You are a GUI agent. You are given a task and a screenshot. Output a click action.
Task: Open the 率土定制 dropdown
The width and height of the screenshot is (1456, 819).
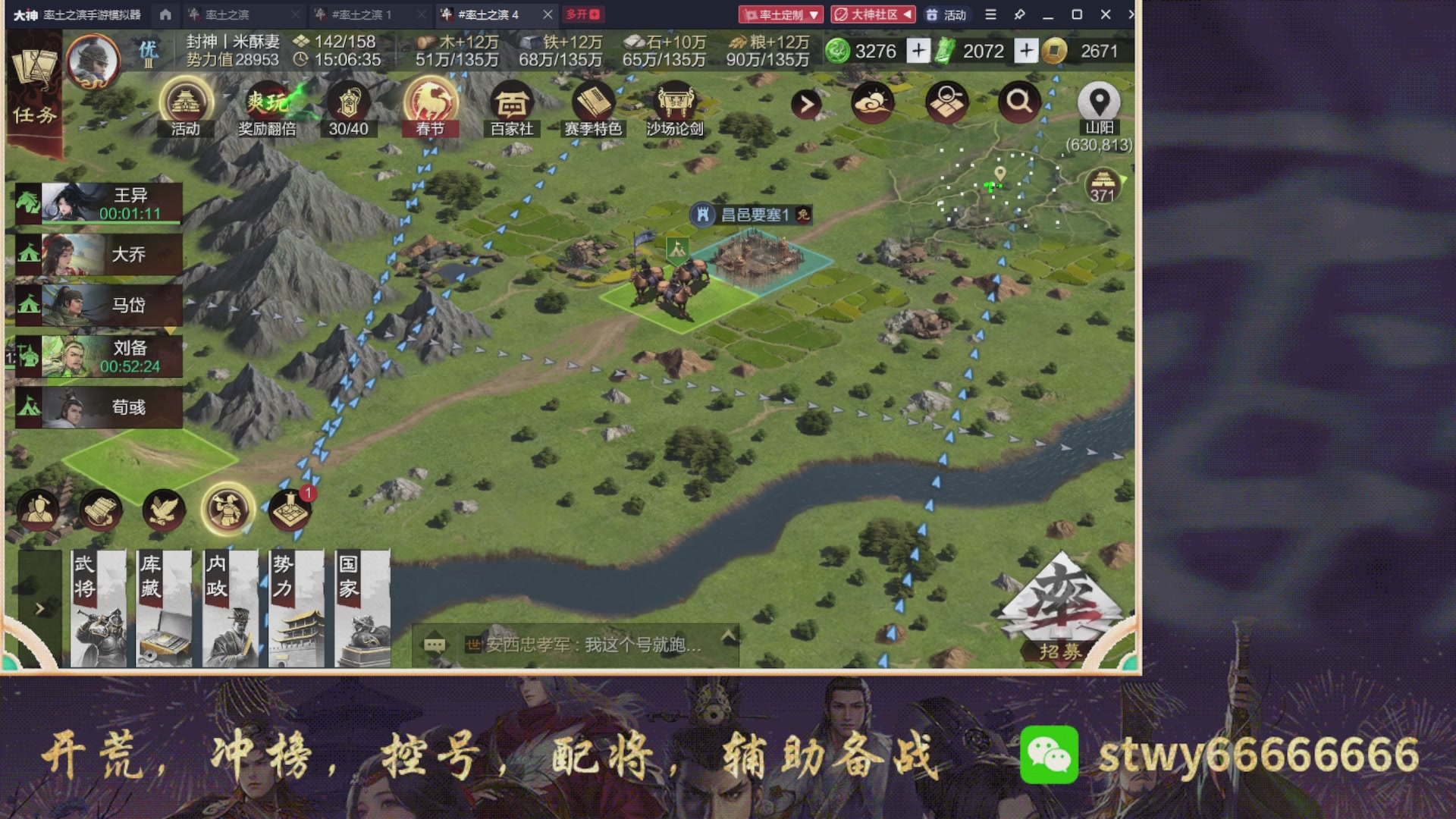(x=782, y=14)
